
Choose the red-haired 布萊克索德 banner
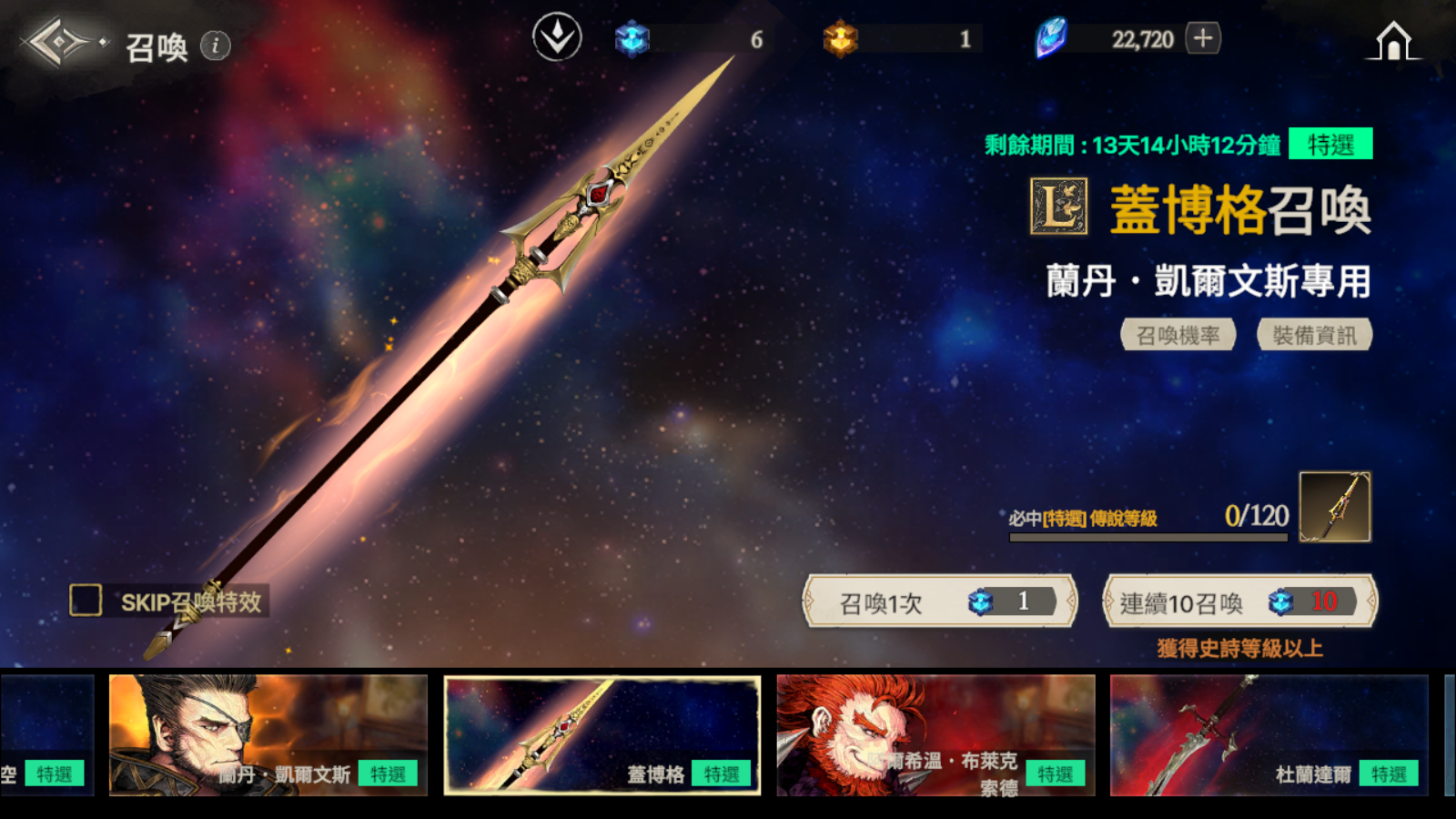935,735
